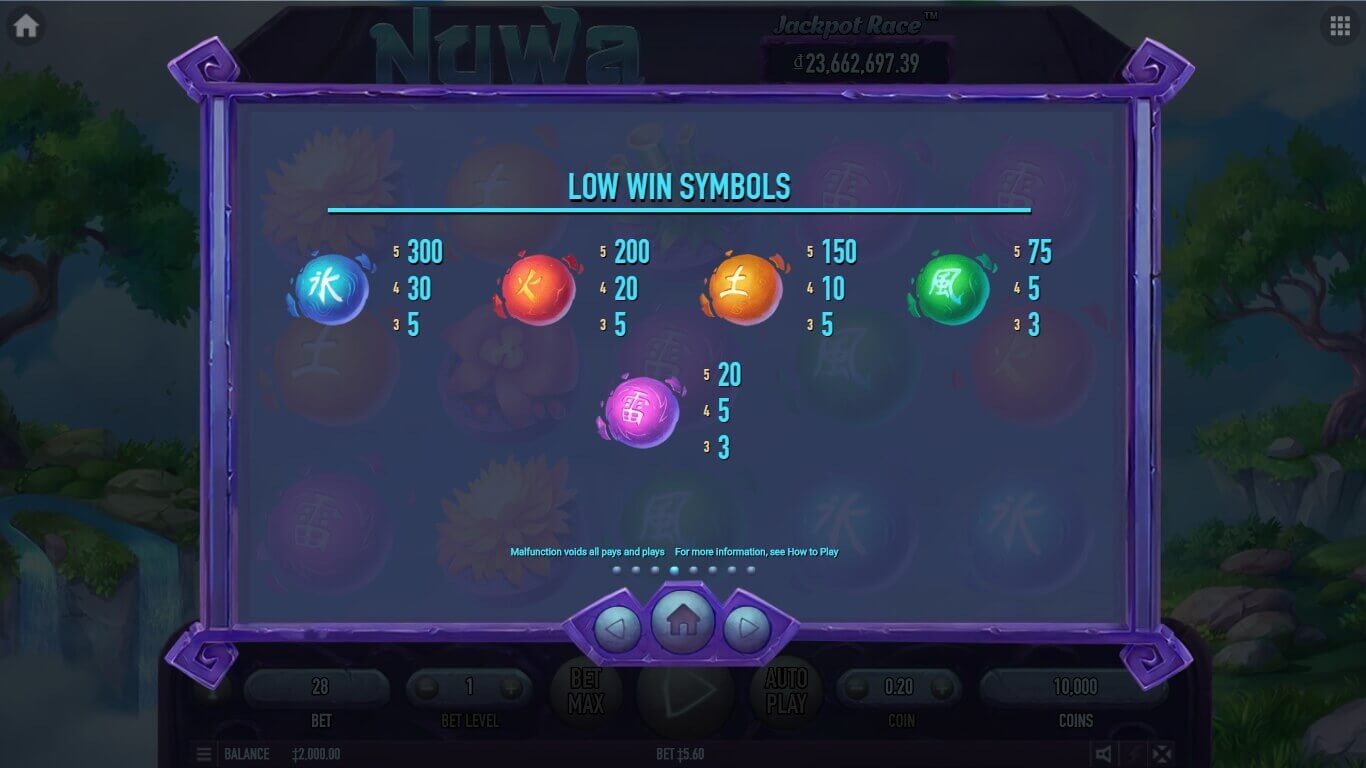Go to the previous paytable page
The image size is (1366, 768).
click(x=617, y=629)
